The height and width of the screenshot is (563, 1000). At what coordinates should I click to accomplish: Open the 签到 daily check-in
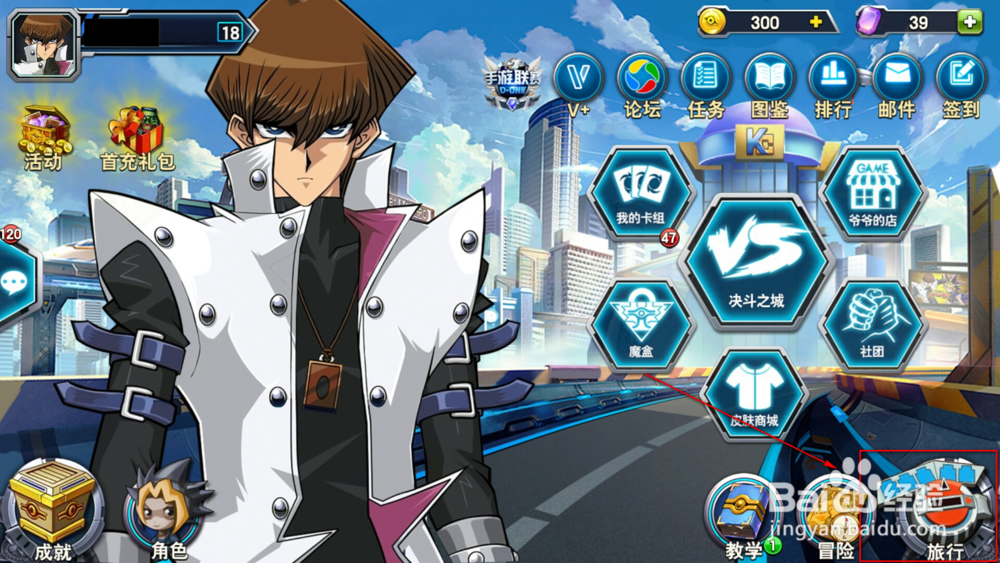(x=961, y=80)
